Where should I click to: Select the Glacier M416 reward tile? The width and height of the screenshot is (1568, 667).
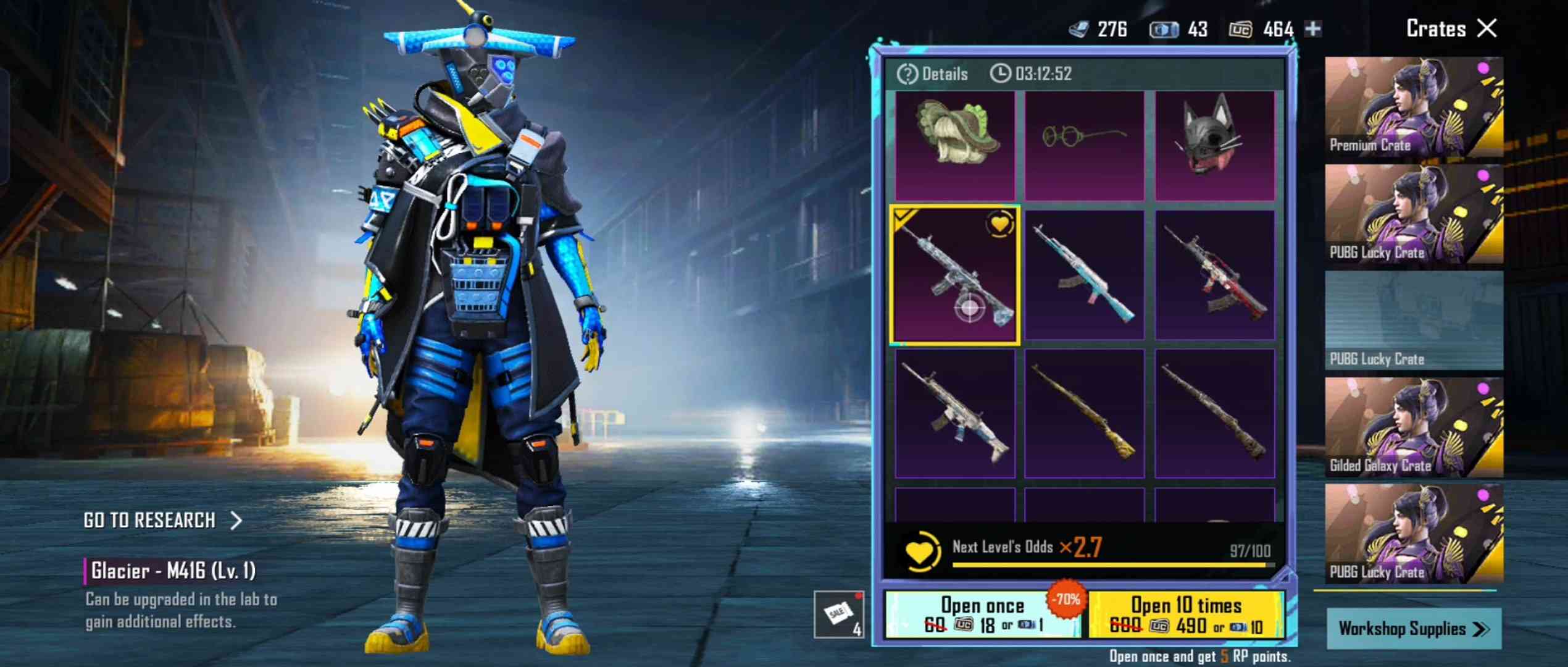point(954,275)
